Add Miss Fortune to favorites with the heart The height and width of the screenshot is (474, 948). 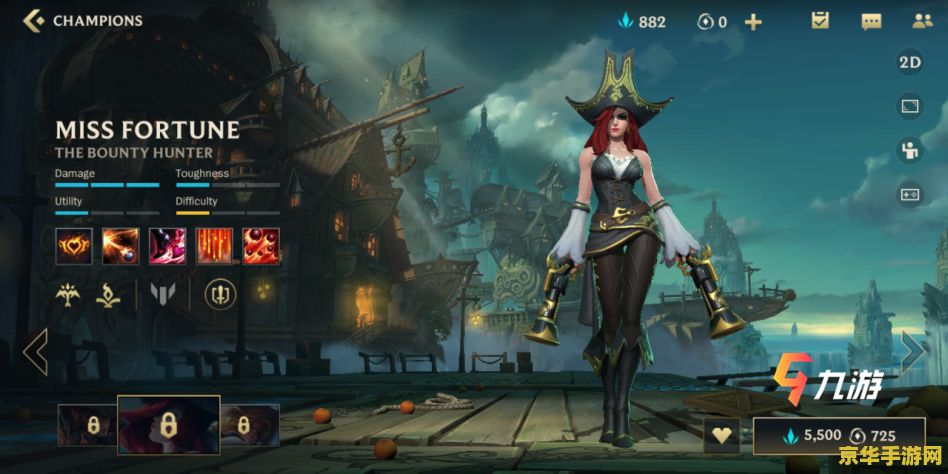(x=721, y=436)
